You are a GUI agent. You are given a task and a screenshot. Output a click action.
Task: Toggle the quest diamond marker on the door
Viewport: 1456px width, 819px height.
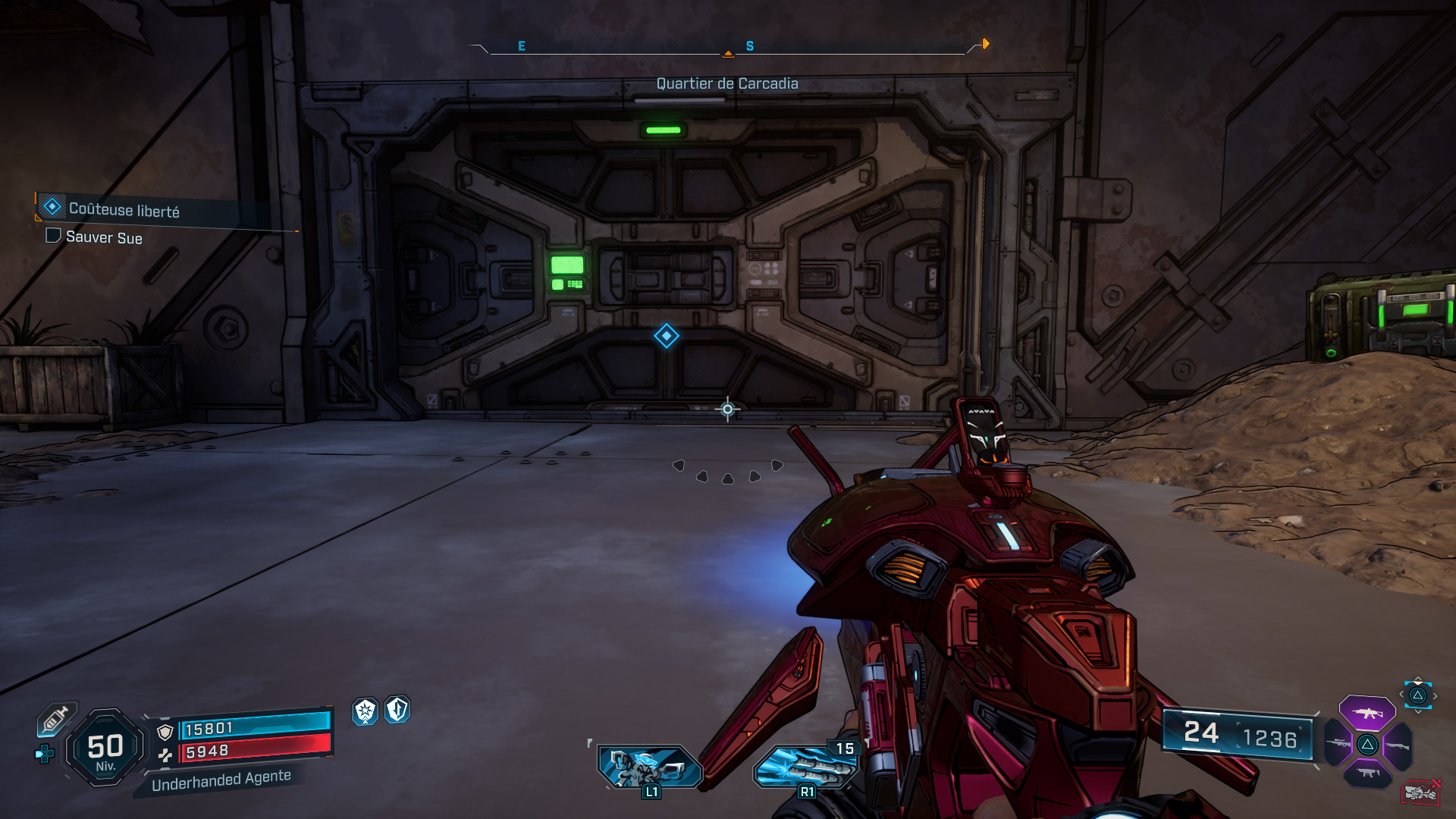pyautogui.click(x=665, y=336)
